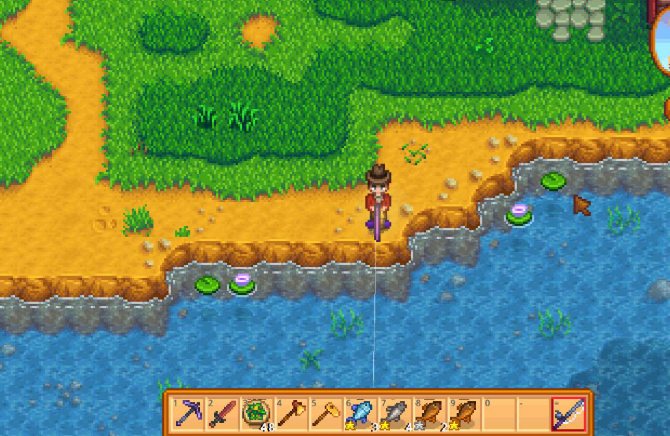Pick the blue fish in the hotbar

[361, 413]
